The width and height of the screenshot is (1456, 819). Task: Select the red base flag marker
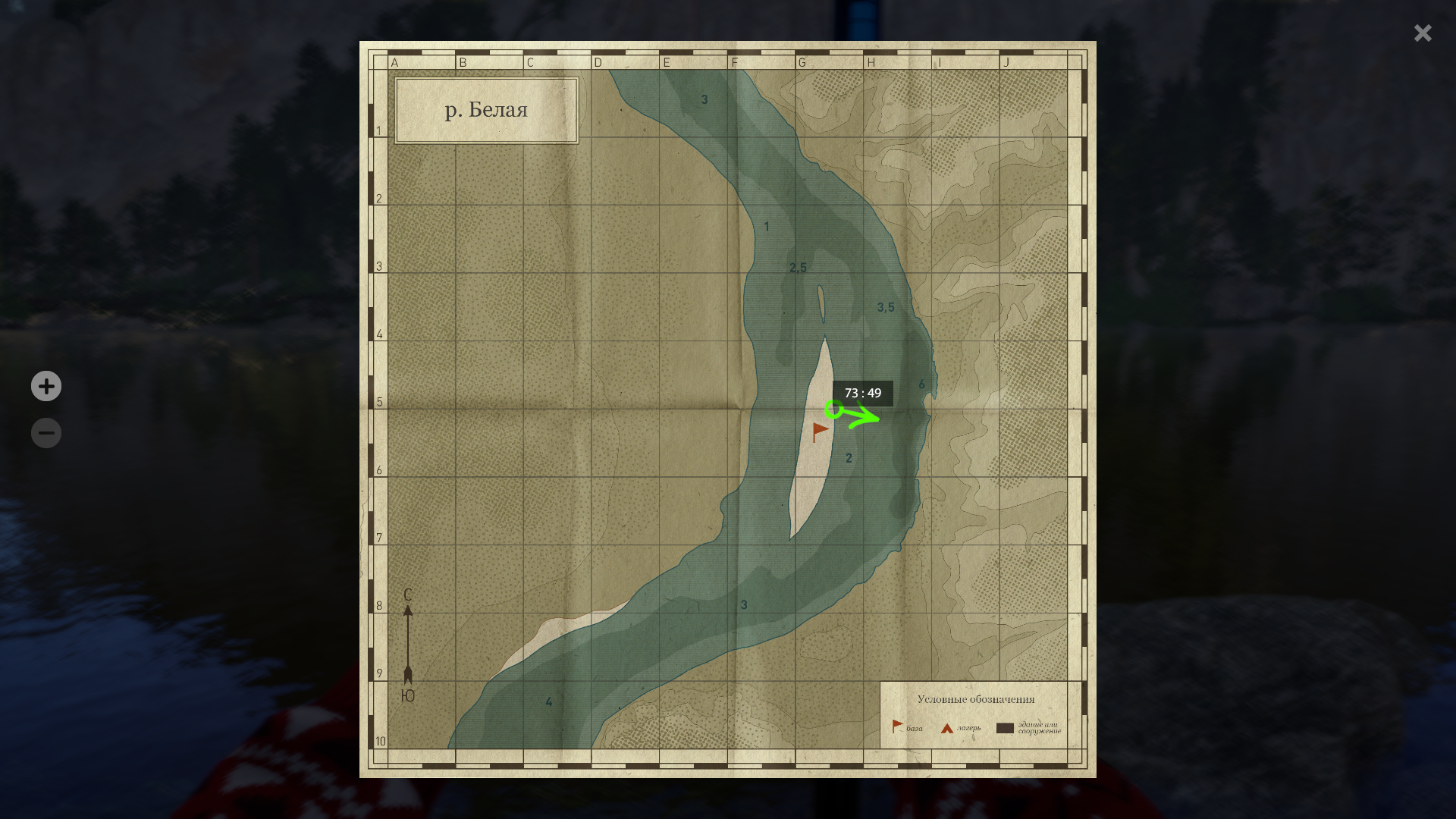point(820,431)
